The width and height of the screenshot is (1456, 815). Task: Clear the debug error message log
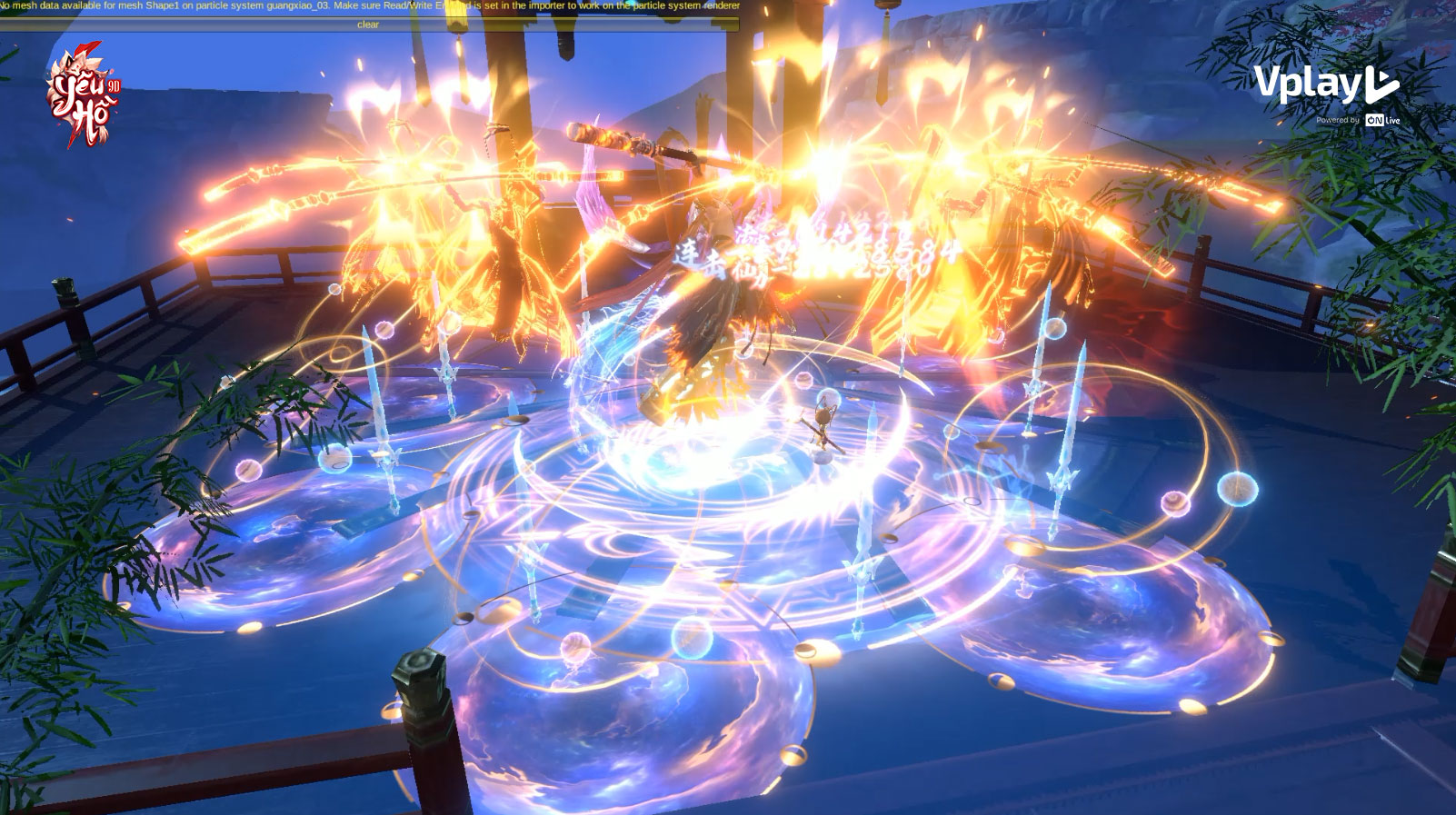coord(368,25)
